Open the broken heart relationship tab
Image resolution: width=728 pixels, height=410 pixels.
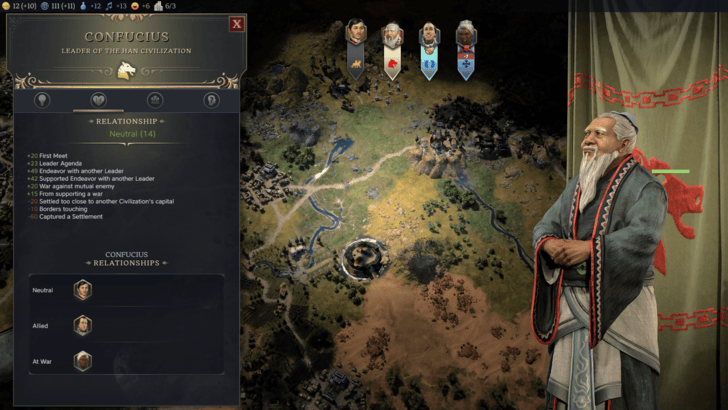point(99,100)
